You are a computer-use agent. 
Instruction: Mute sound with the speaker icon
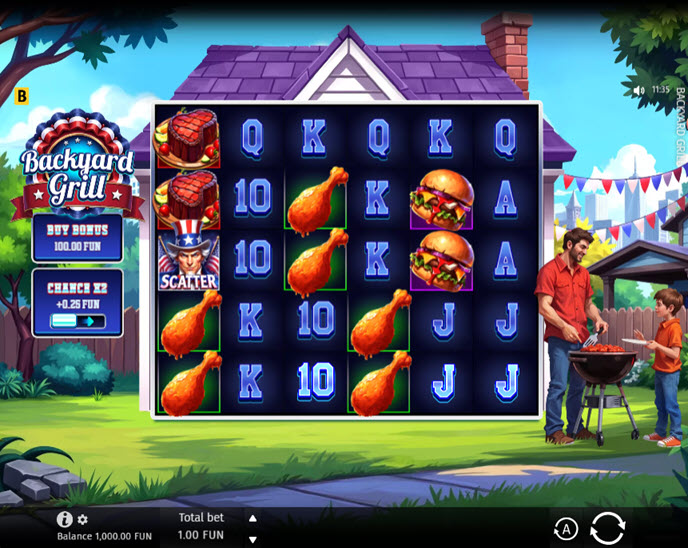pyautogui.click(x=639, y=89)
